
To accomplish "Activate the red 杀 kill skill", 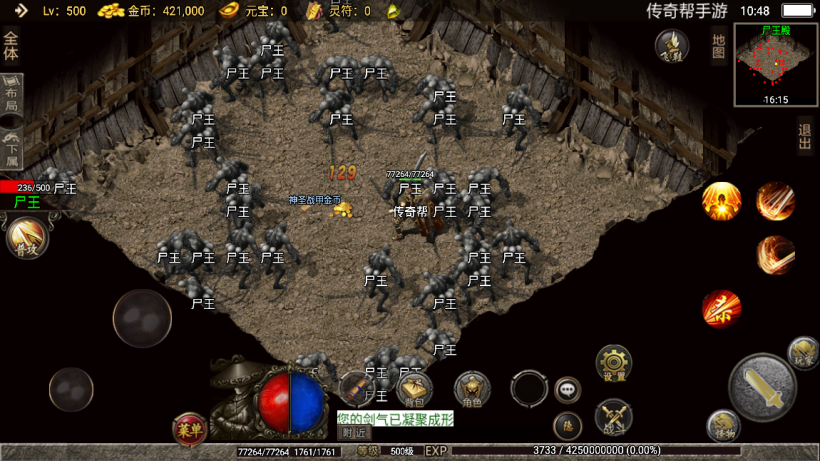I will tap(721, 309).
